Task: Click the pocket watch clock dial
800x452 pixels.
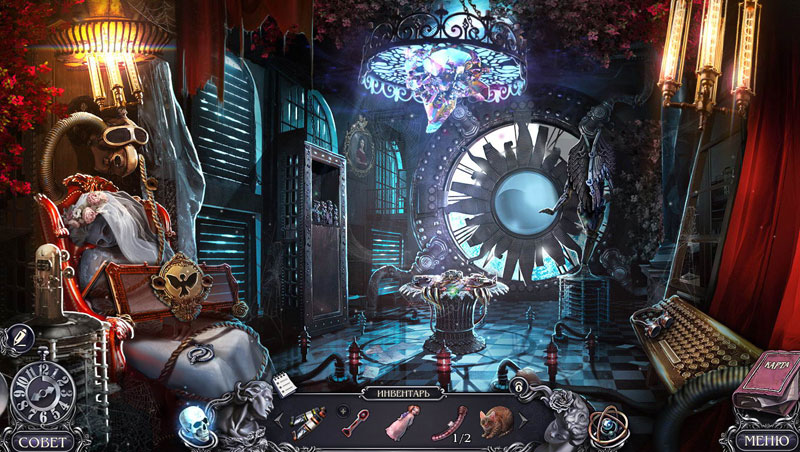Action: point(40,393)
